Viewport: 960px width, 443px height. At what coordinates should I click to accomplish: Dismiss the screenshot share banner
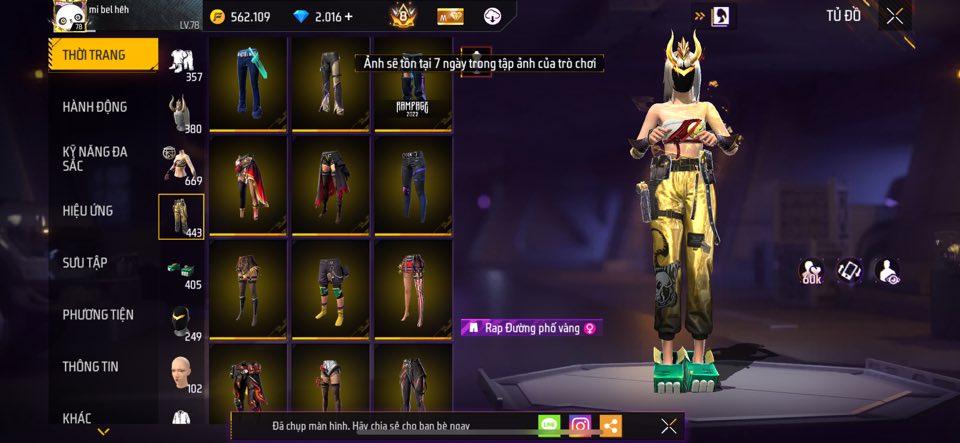[x=669, y=426]
